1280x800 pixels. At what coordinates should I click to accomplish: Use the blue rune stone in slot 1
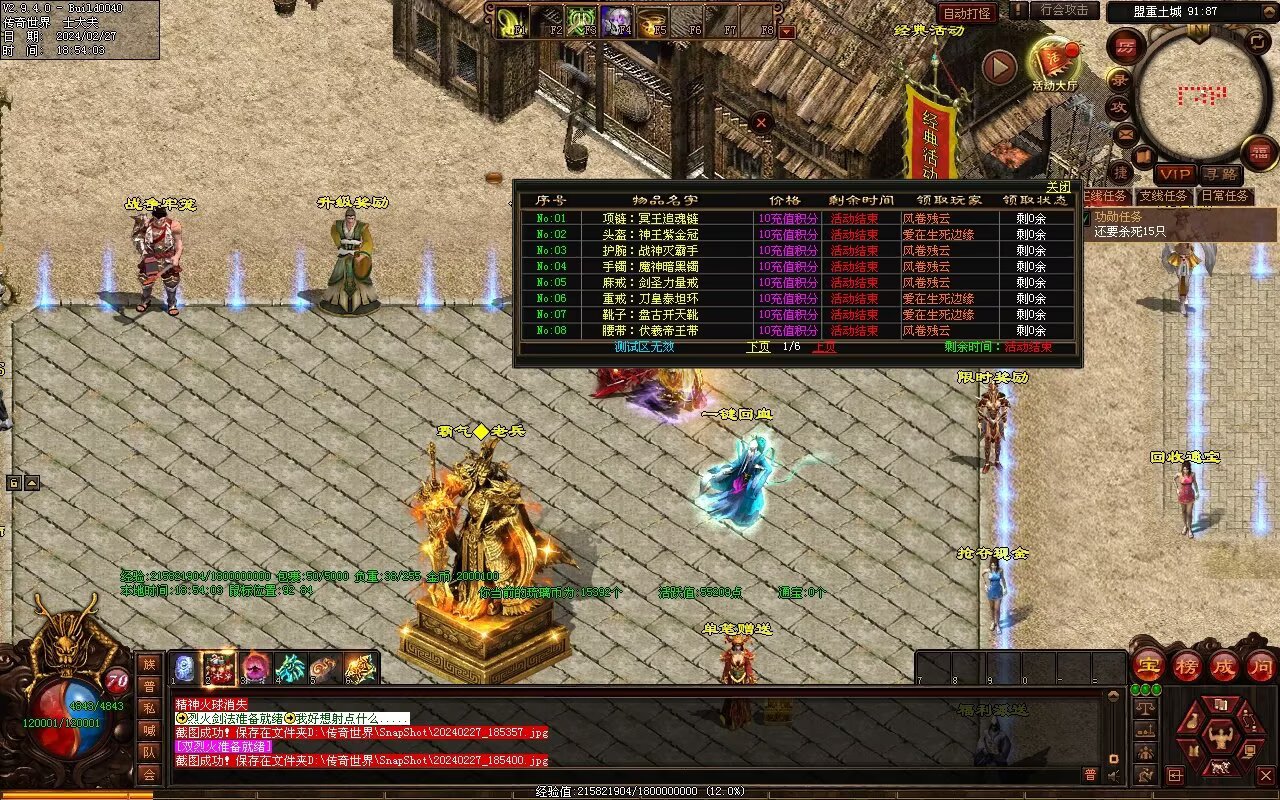pos(184,668)
